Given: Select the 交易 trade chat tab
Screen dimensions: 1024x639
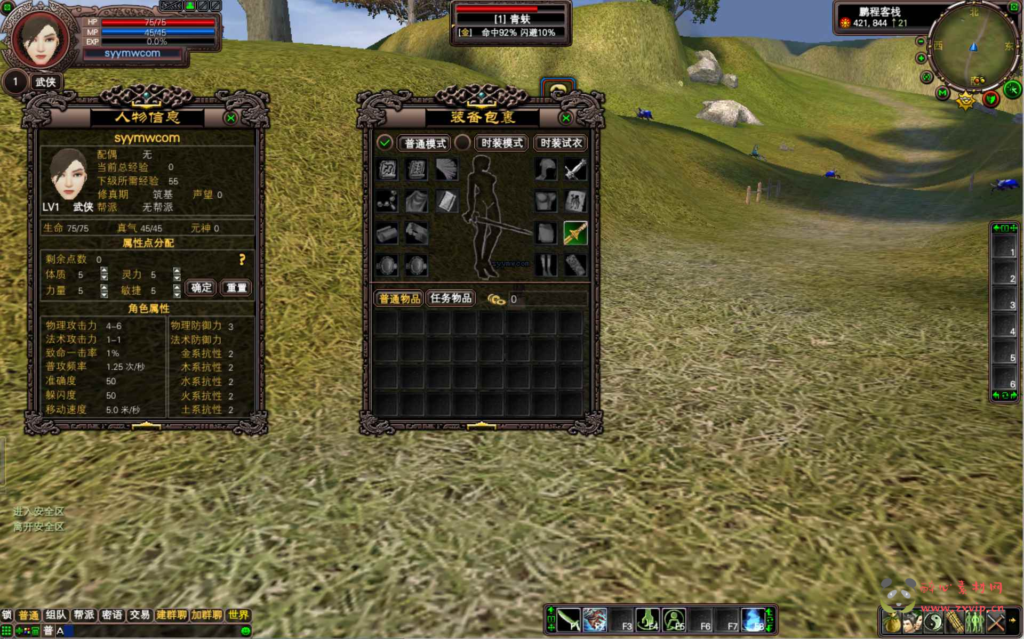Looking at the screenshot, I should pos(140,615).
